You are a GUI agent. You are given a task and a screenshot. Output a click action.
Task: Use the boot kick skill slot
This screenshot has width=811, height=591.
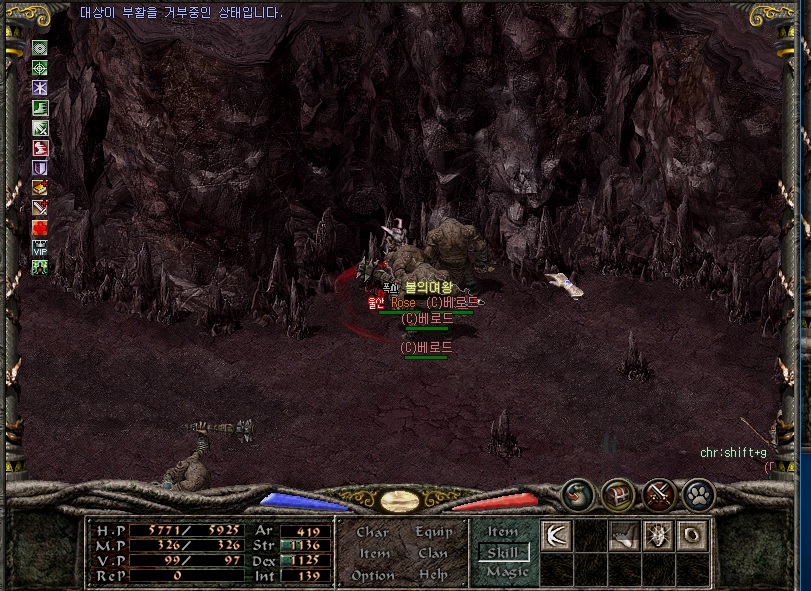pos(624,536)
